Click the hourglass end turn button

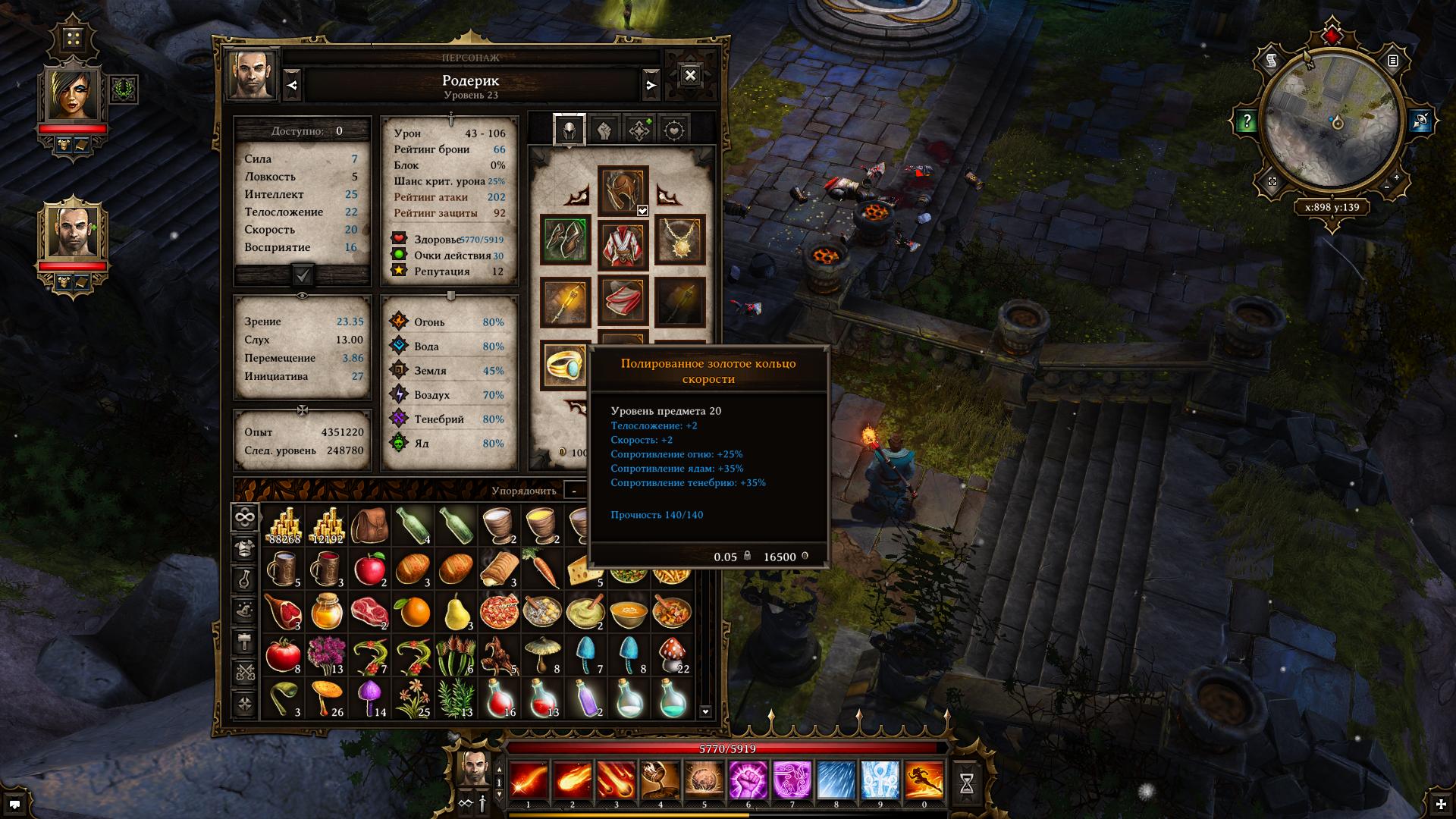click(x=966, y=784)
